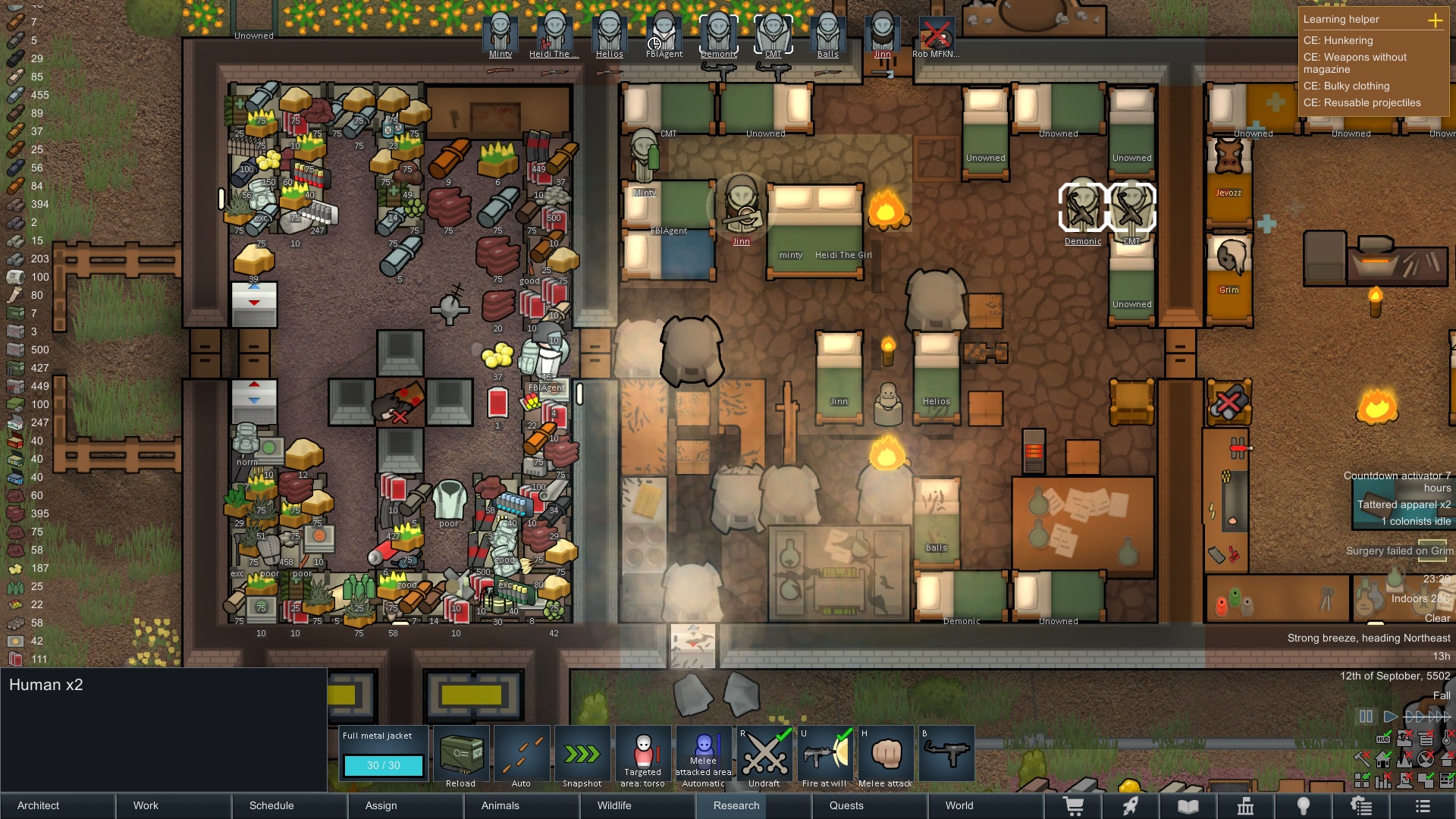Image resolution: width=1456 pixels, height=819 pixels.
Task: Reload weapon with the ammo box button
Action: click(x=461, y=755)
